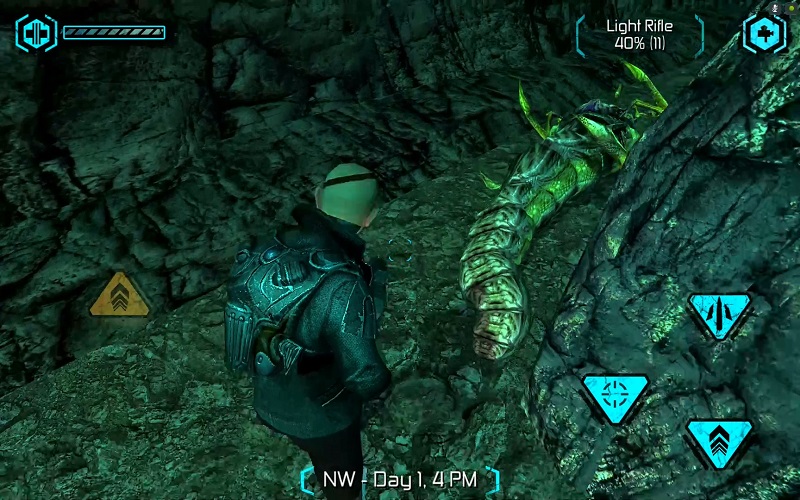Select the Light Rifle weapon indicator

click(641, 34)
